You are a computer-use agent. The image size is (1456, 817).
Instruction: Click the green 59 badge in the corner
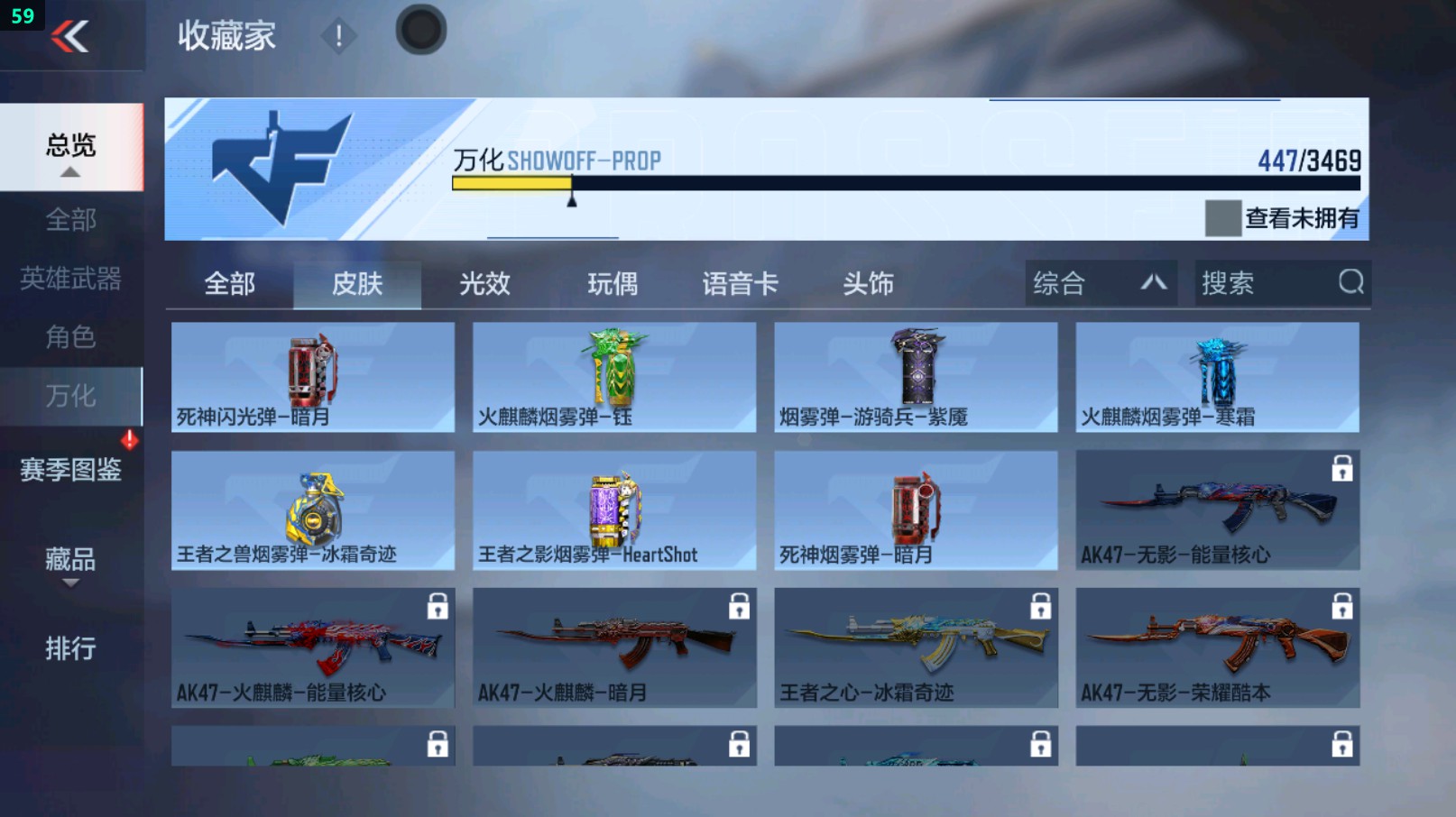[23, 14]
